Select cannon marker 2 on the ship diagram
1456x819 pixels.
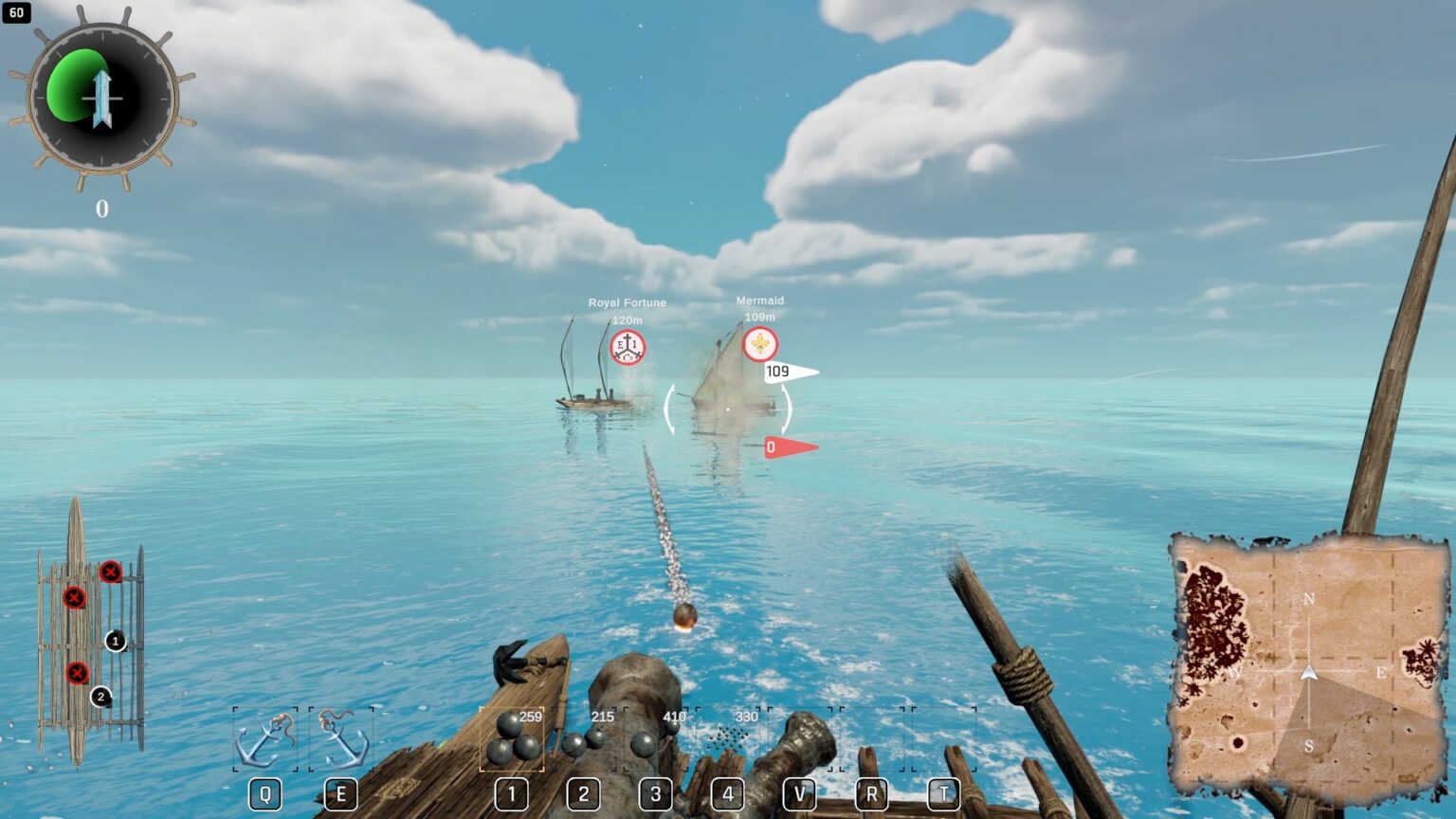pyautogui.click(x=100, y=697)
